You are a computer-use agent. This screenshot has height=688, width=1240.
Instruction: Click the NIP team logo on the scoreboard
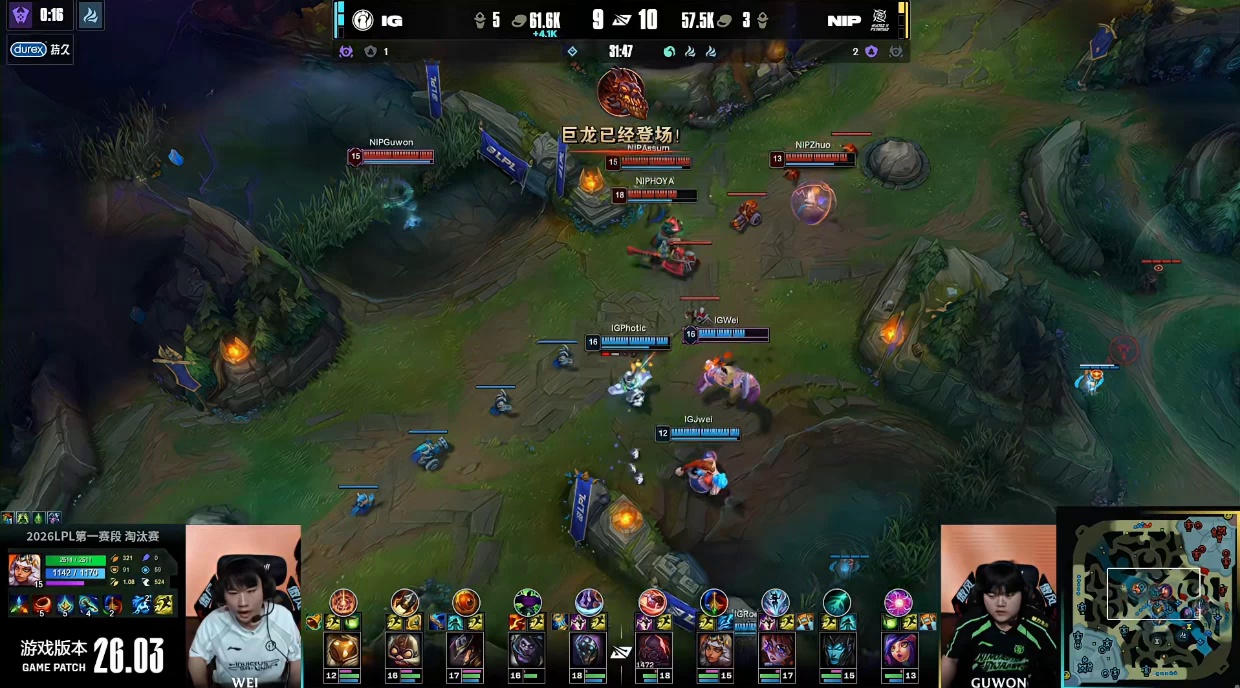[881, 20]
